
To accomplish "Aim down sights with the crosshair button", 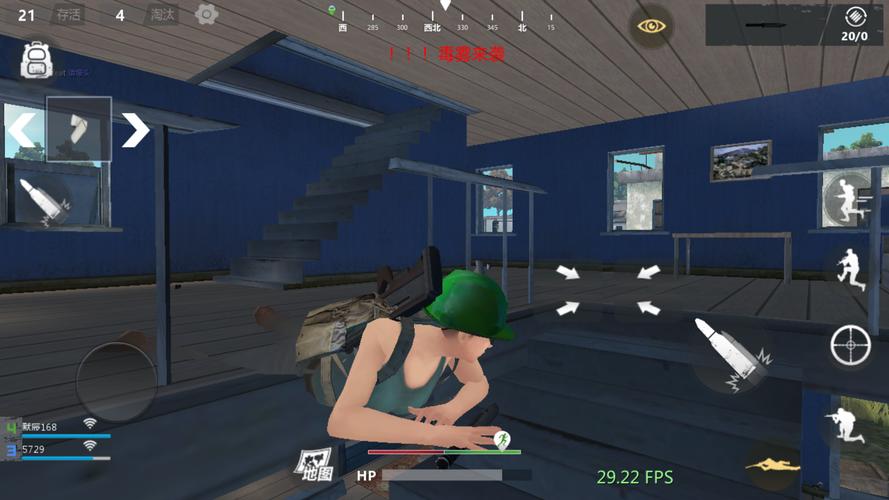I will tap(850, 346).
